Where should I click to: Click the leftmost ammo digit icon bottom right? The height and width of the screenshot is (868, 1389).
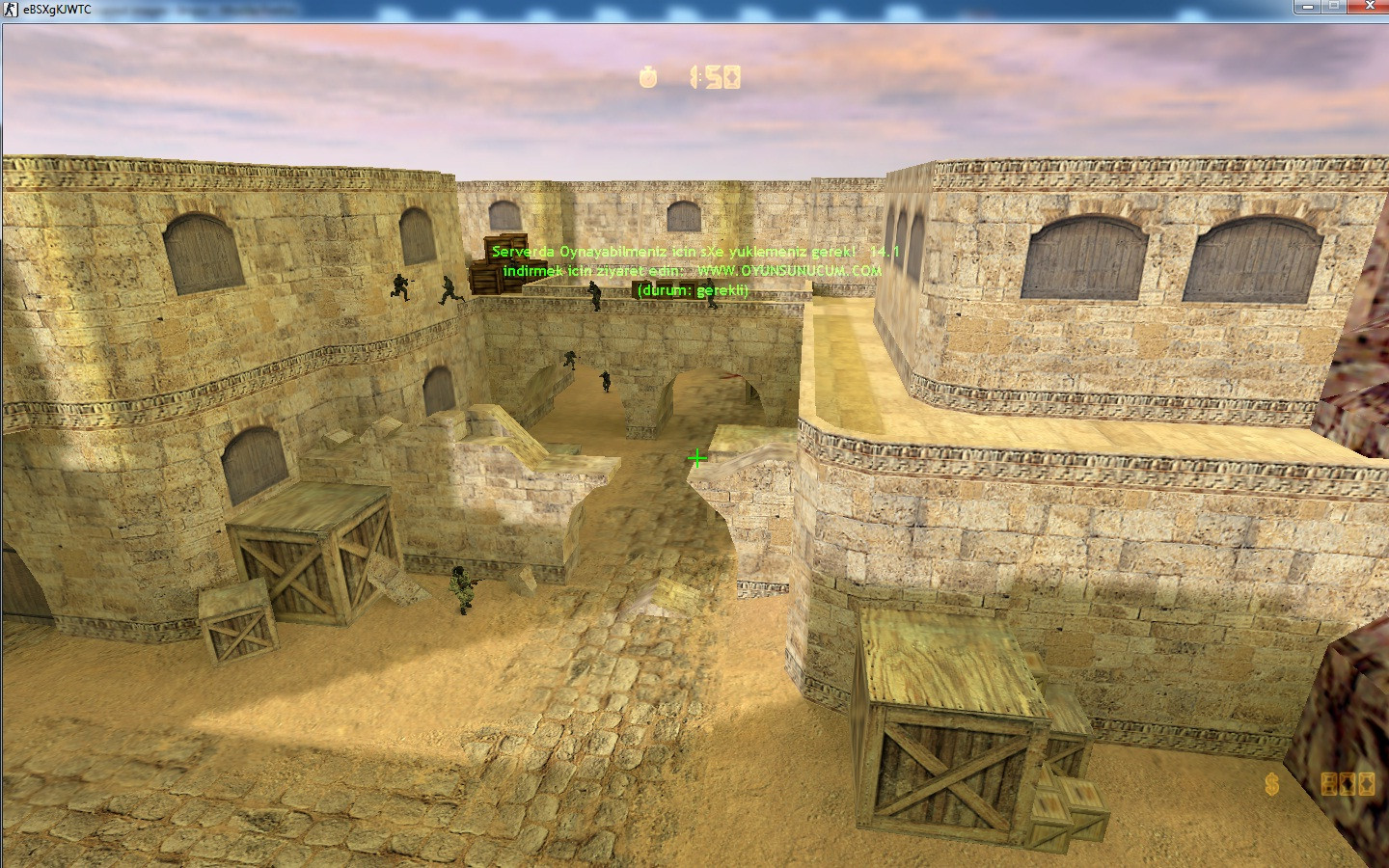(1329, 784)
